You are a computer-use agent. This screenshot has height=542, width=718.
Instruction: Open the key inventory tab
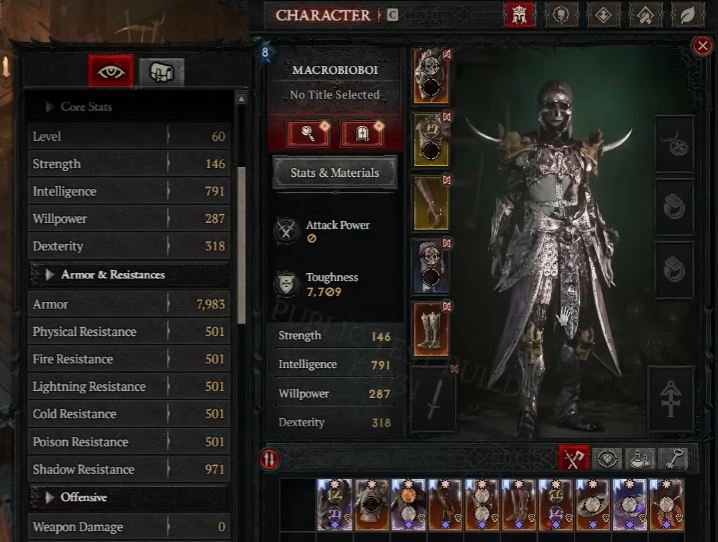(x=676, y=458)
